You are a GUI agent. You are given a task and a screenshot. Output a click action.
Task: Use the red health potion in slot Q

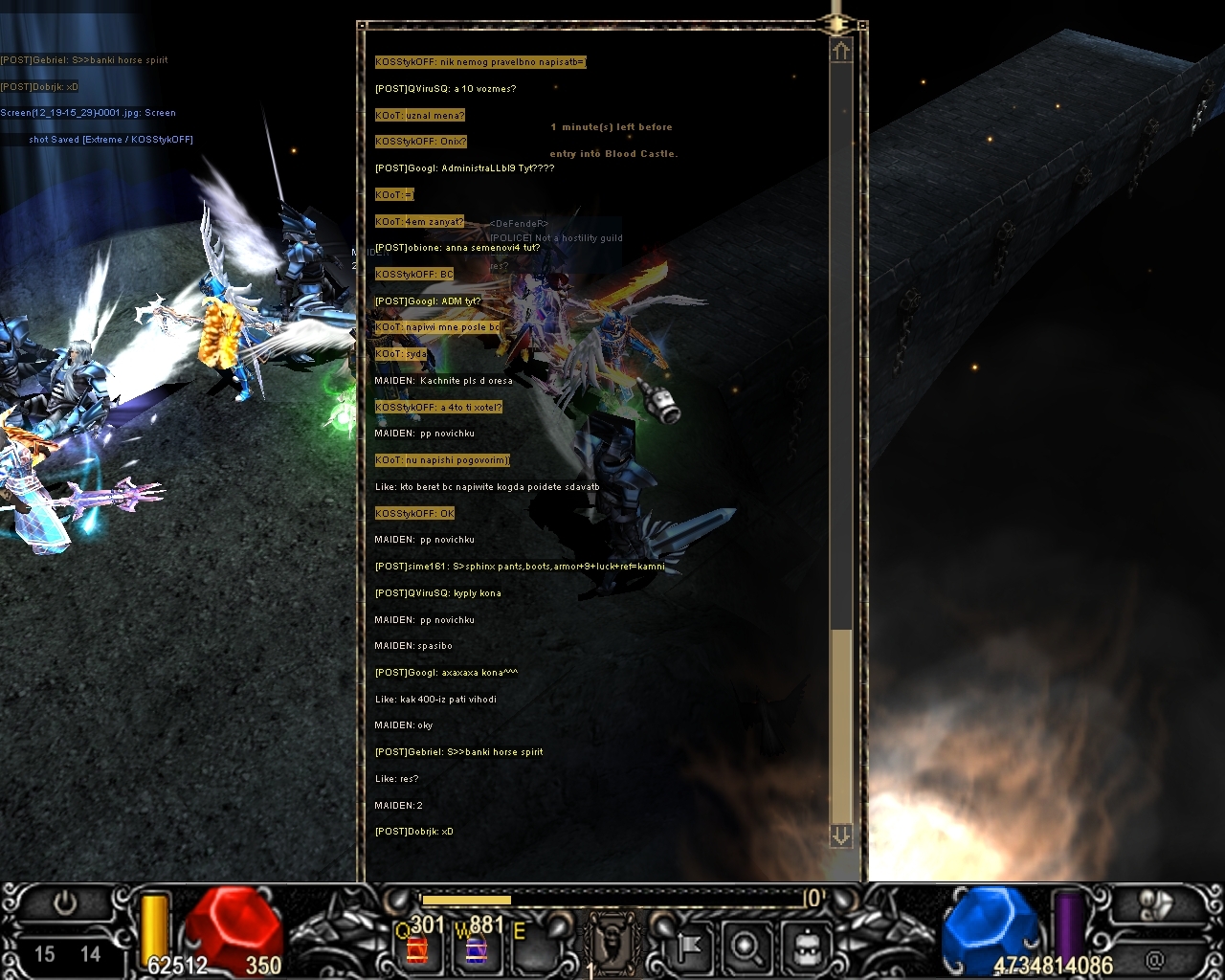click(x=416, y=948)
